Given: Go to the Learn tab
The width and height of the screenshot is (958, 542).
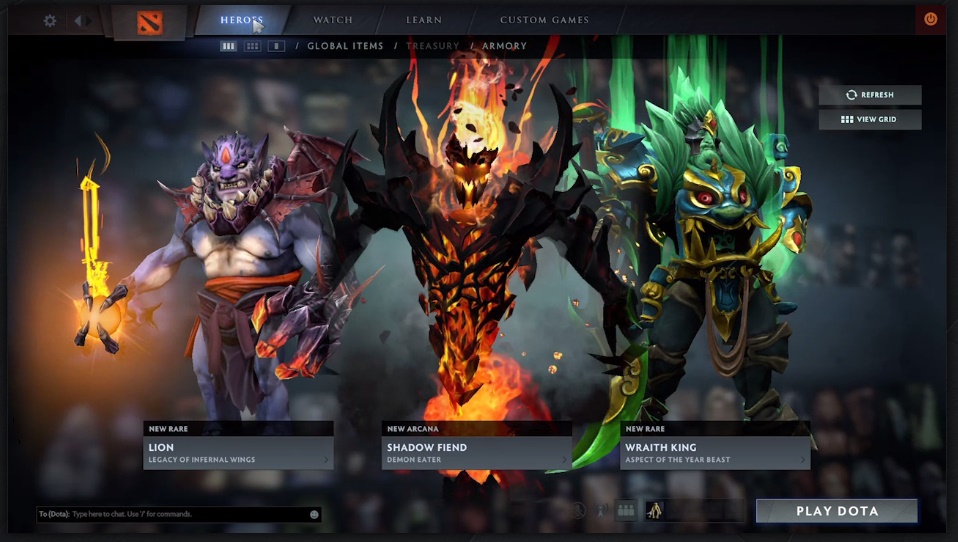Looking at the screenshot, I should point(424,20).
